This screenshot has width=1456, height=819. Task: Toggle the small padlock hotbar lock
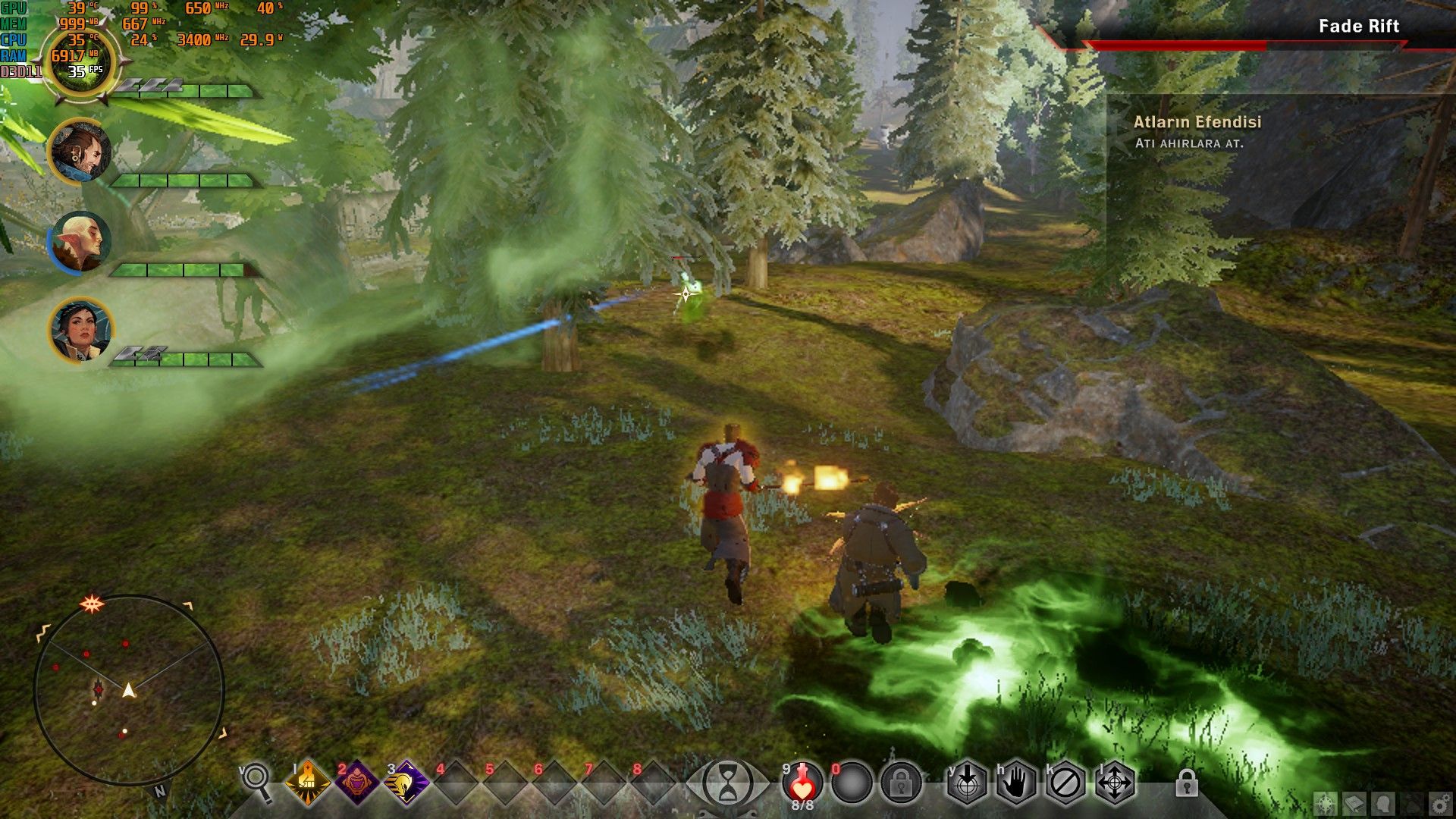[1187, 783]
